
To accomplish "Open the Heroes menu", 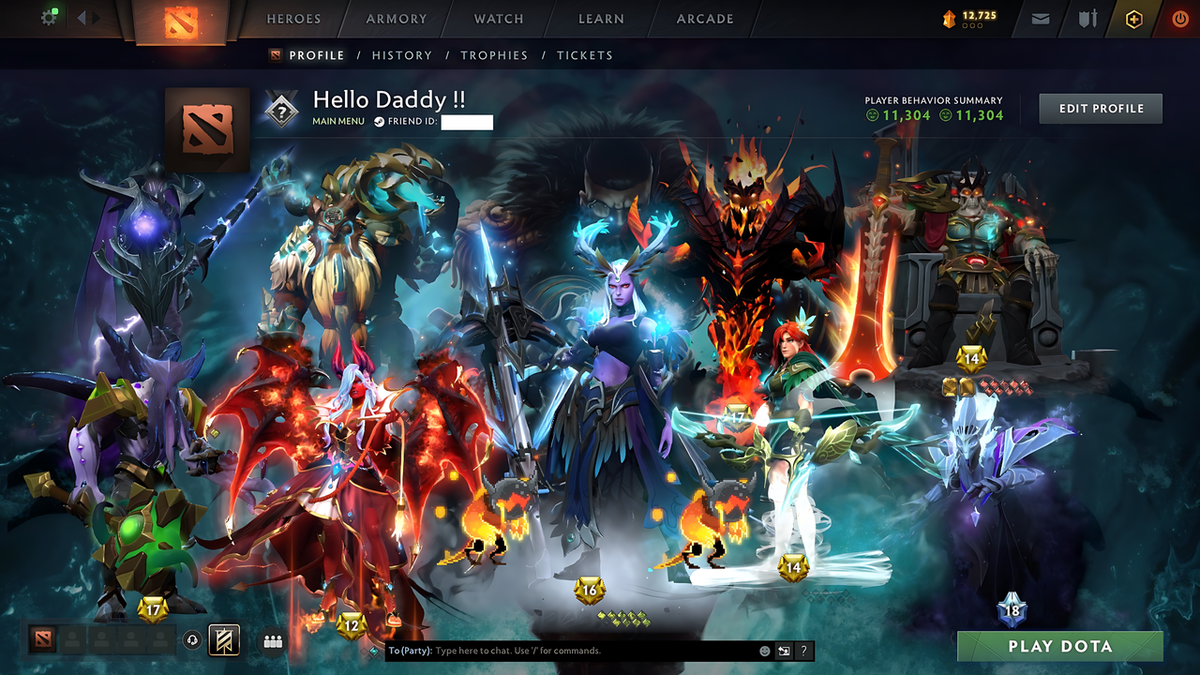I will pyautogui.click(x=294, y=19).
